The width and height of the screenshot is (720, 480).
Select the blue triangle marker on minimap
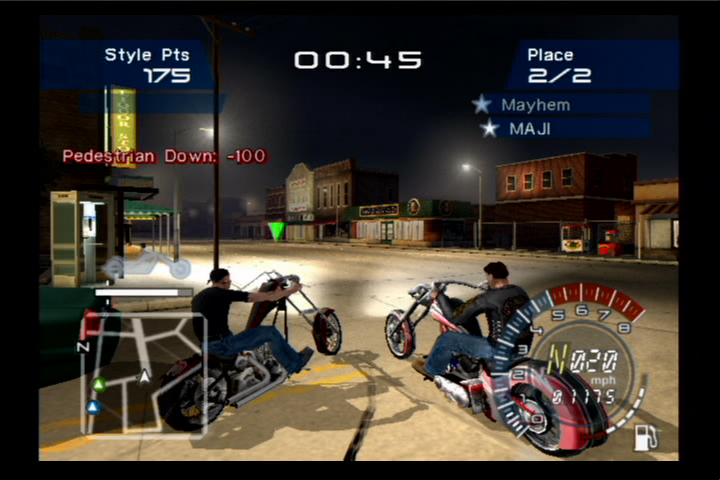point(93,407)
